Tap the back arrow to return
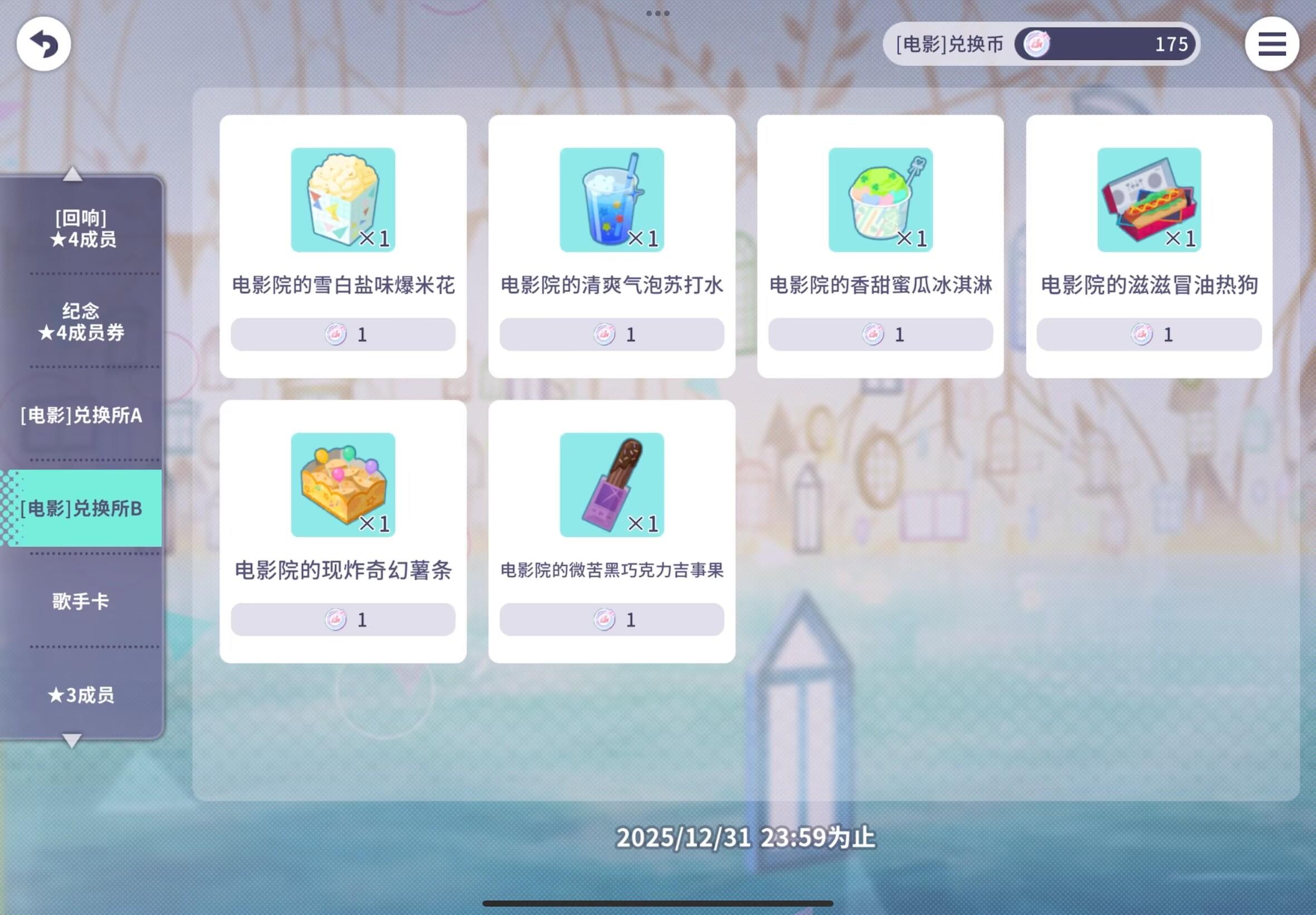Image resolution: width=1316 pixels, height=915 pixels. [x=43, y=44]
